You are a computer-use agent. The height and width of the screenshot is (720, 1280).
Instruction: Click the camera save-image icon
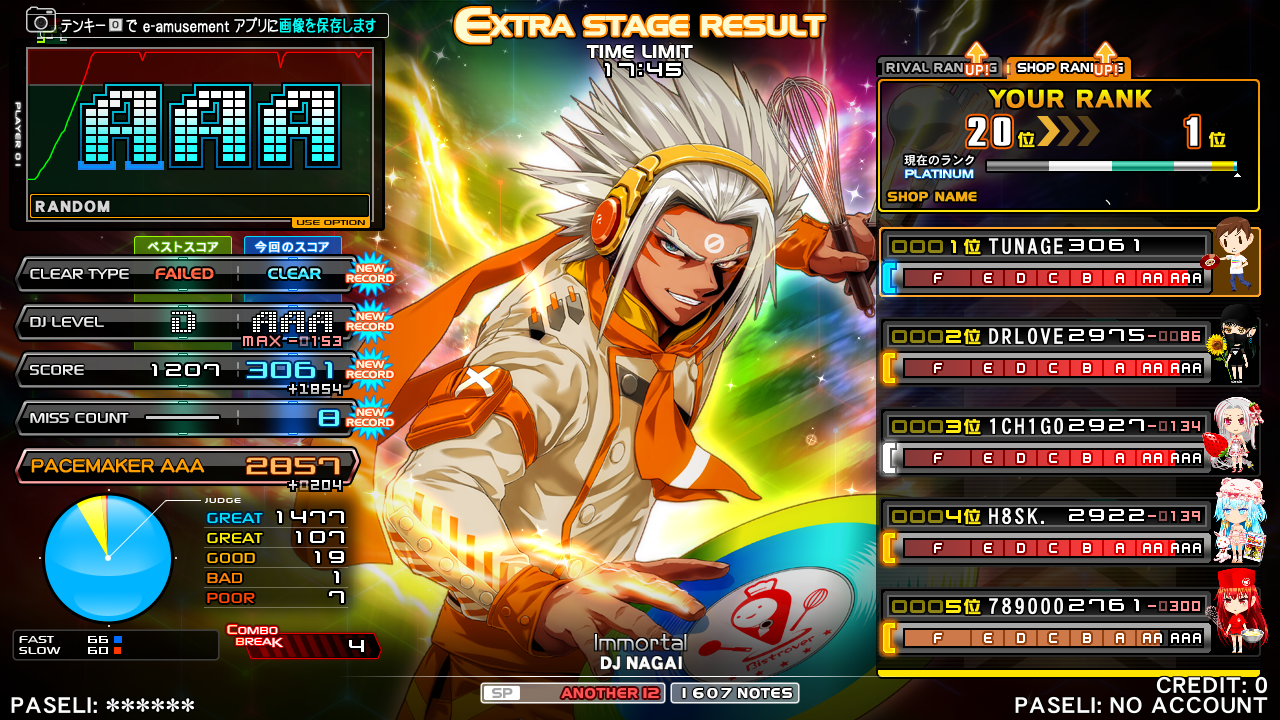tap(41, 21)
